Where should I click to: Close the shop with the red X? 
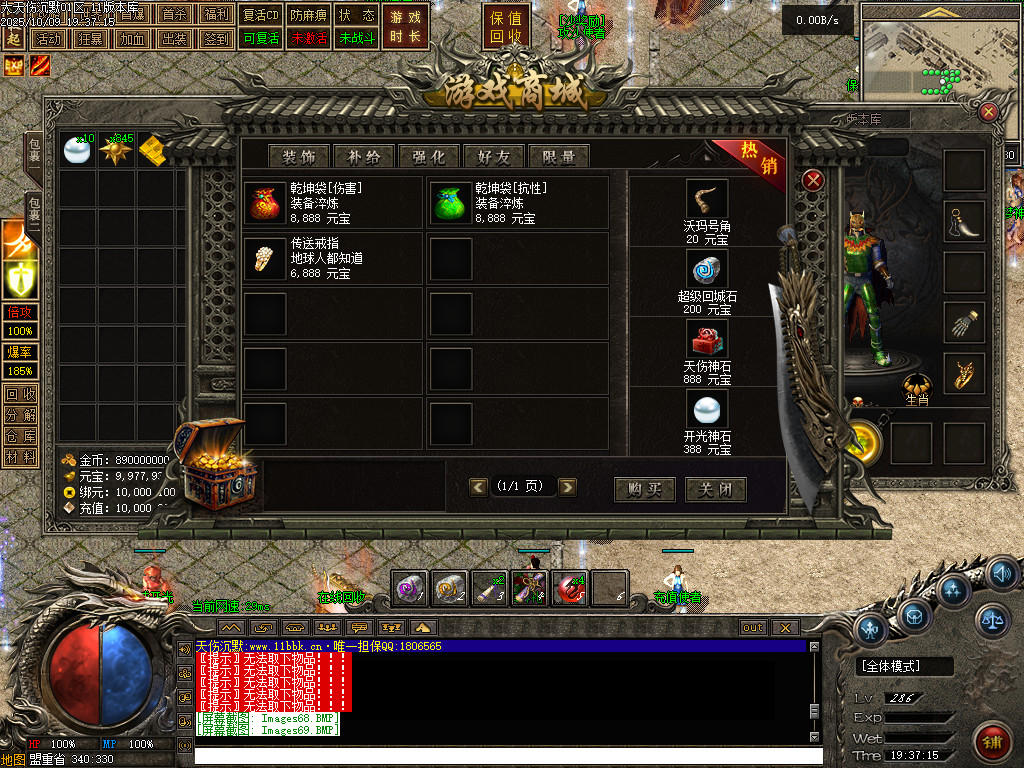(813, 180)
